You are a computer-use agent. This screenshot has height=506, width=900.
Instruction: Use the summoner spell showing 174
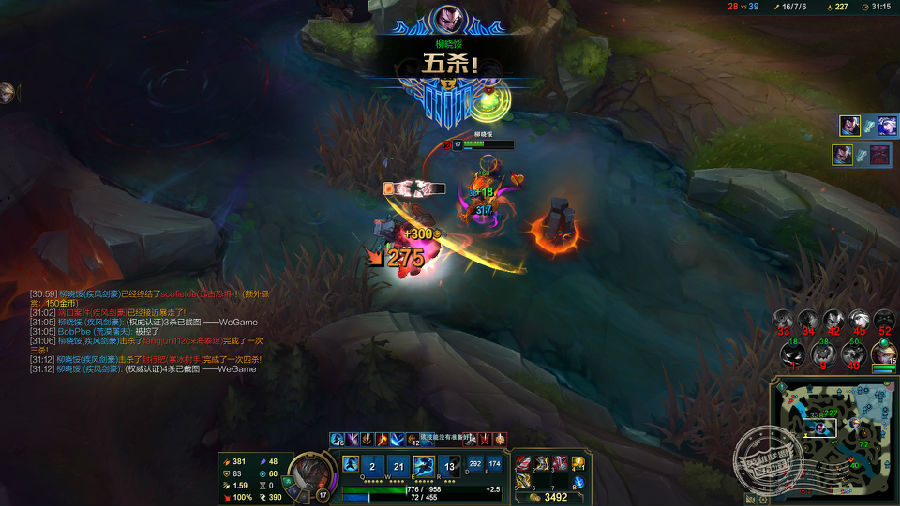(x=494, y=464)
